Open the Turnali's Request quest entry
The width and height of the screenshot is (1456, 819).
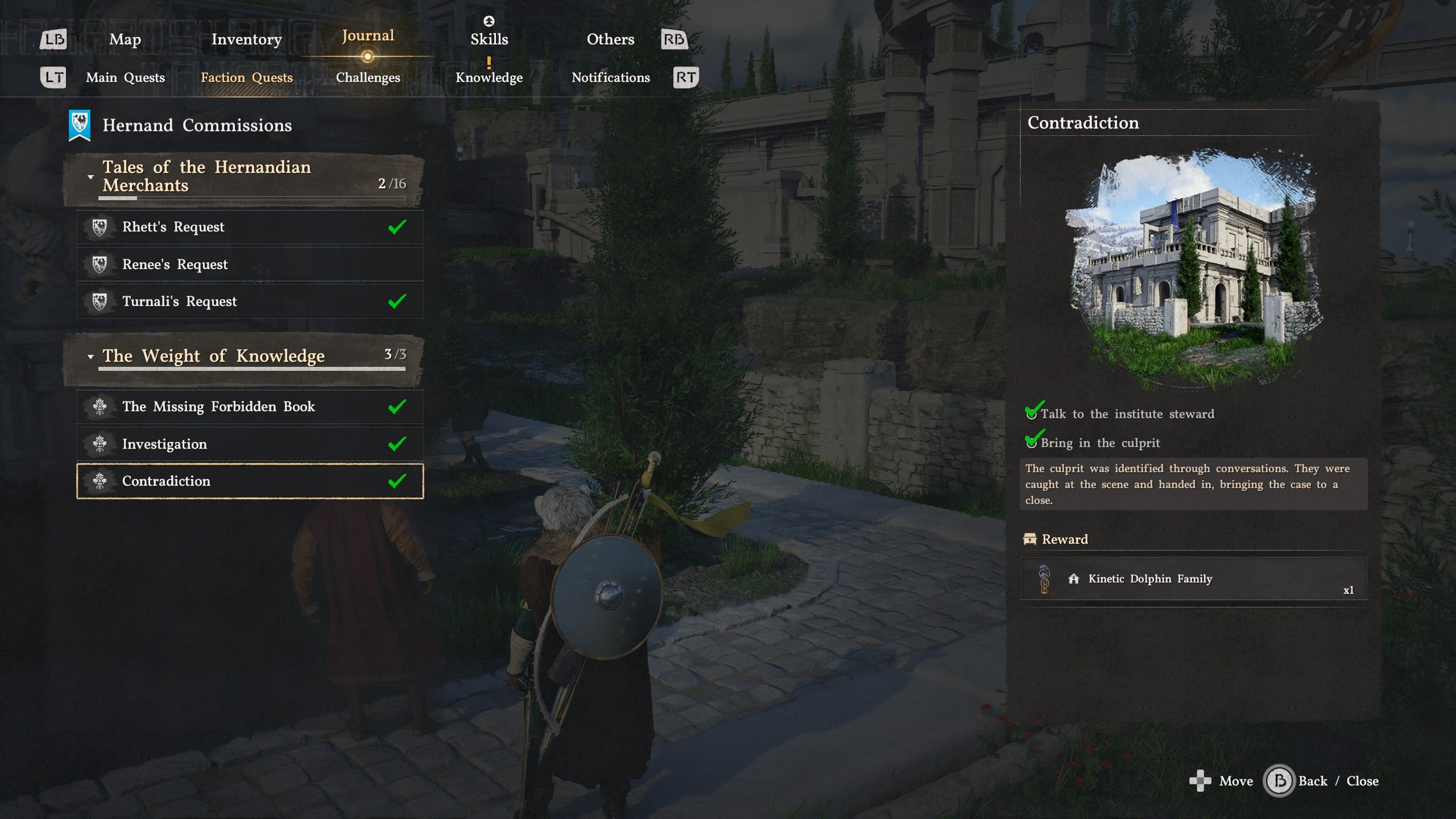[250, 301]
